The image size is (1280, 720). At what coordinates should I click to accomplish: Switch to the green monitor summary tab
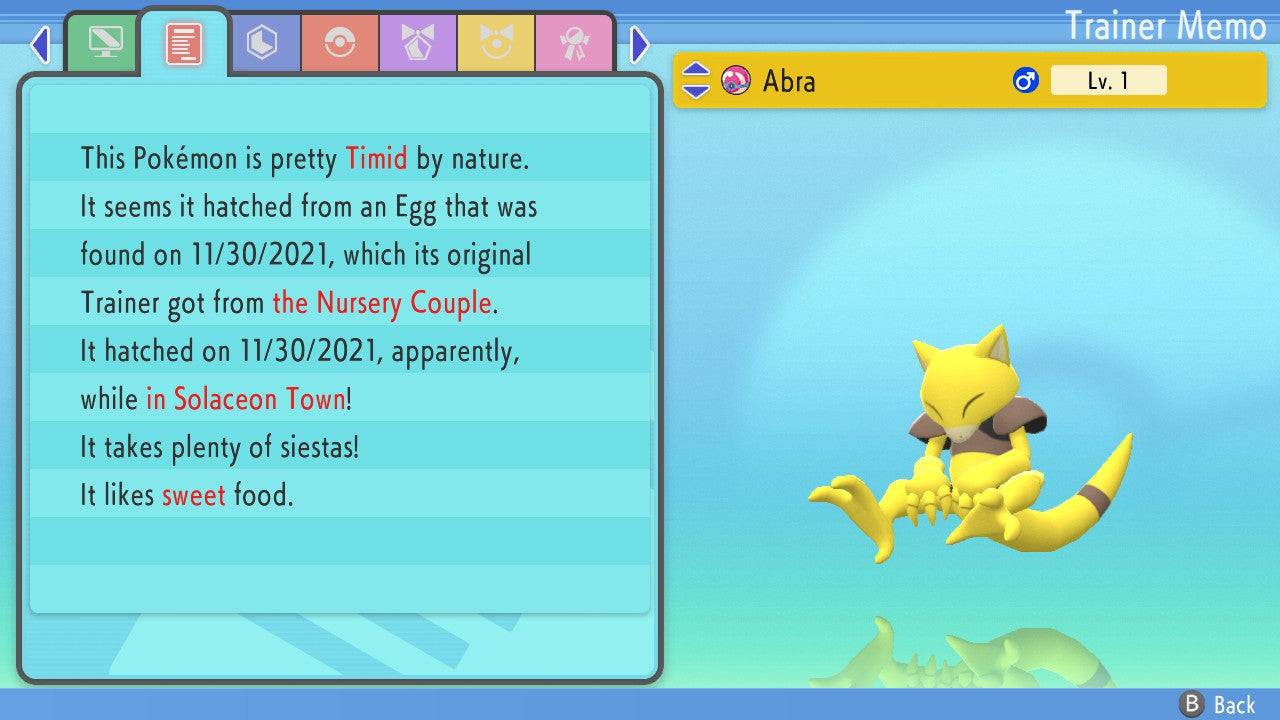(103, 43)
